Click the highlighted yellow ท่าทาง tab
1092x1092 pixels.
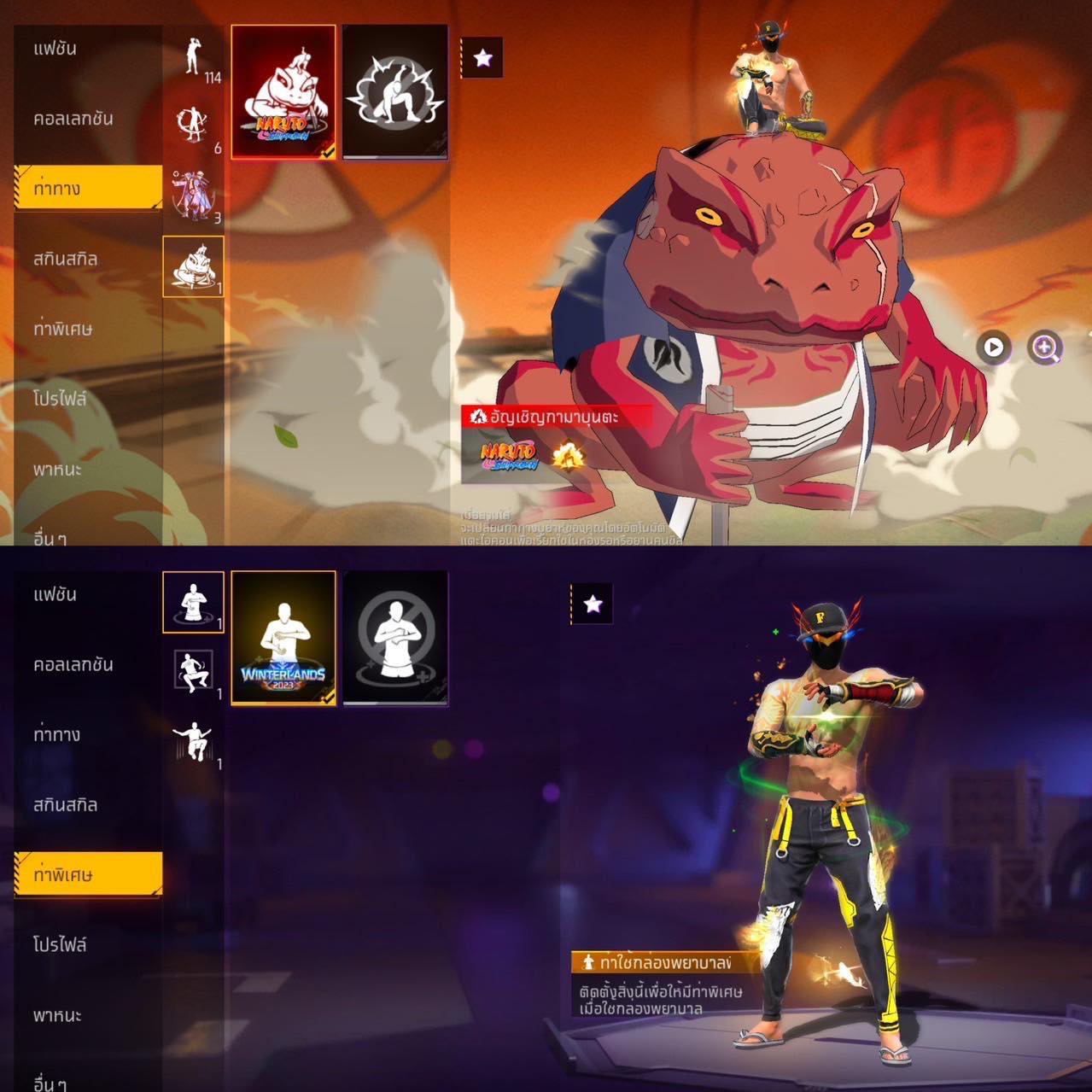click(x=88, y=188)
